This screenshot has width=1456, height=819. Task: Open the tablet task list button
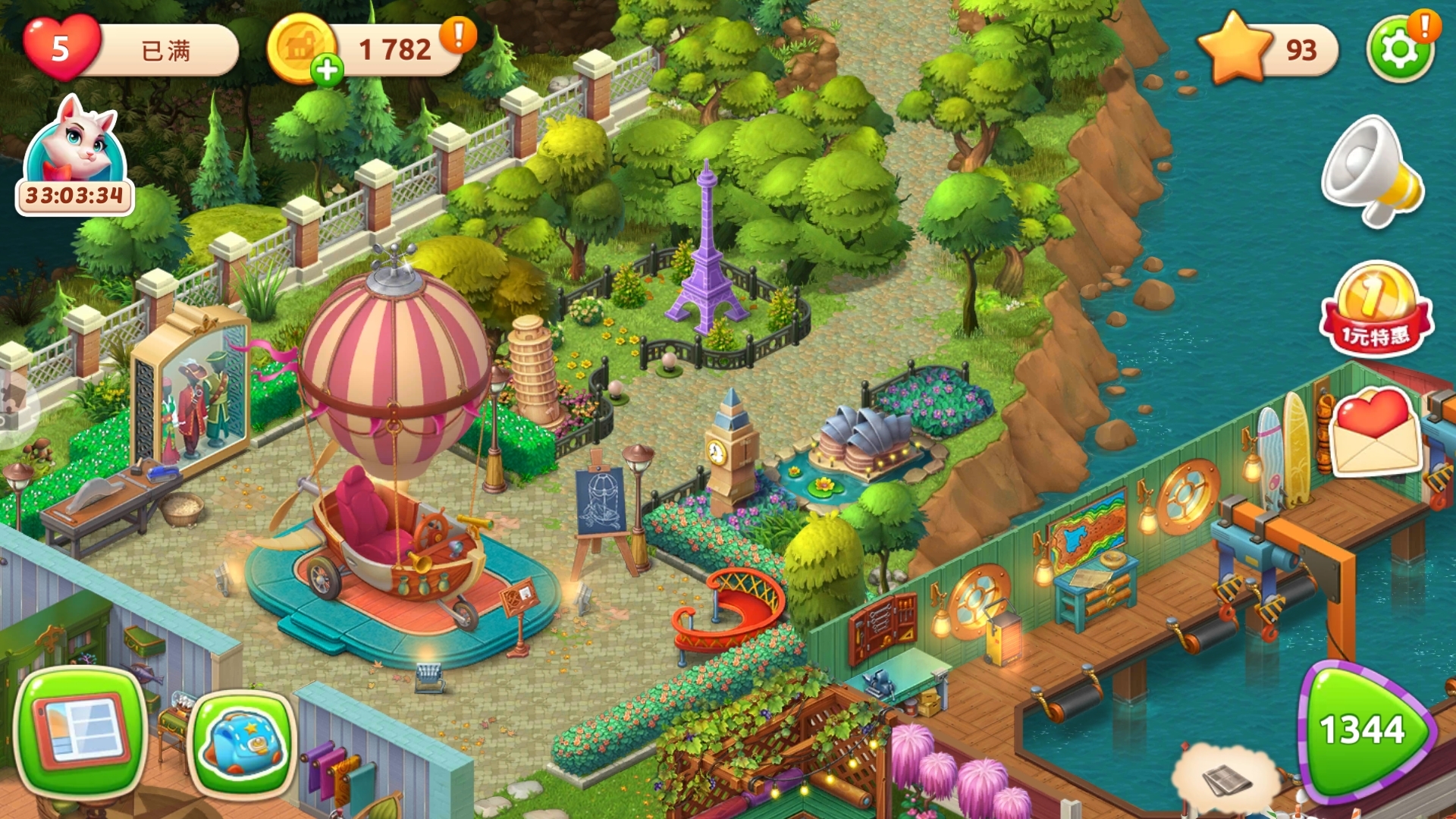[81, 730]
